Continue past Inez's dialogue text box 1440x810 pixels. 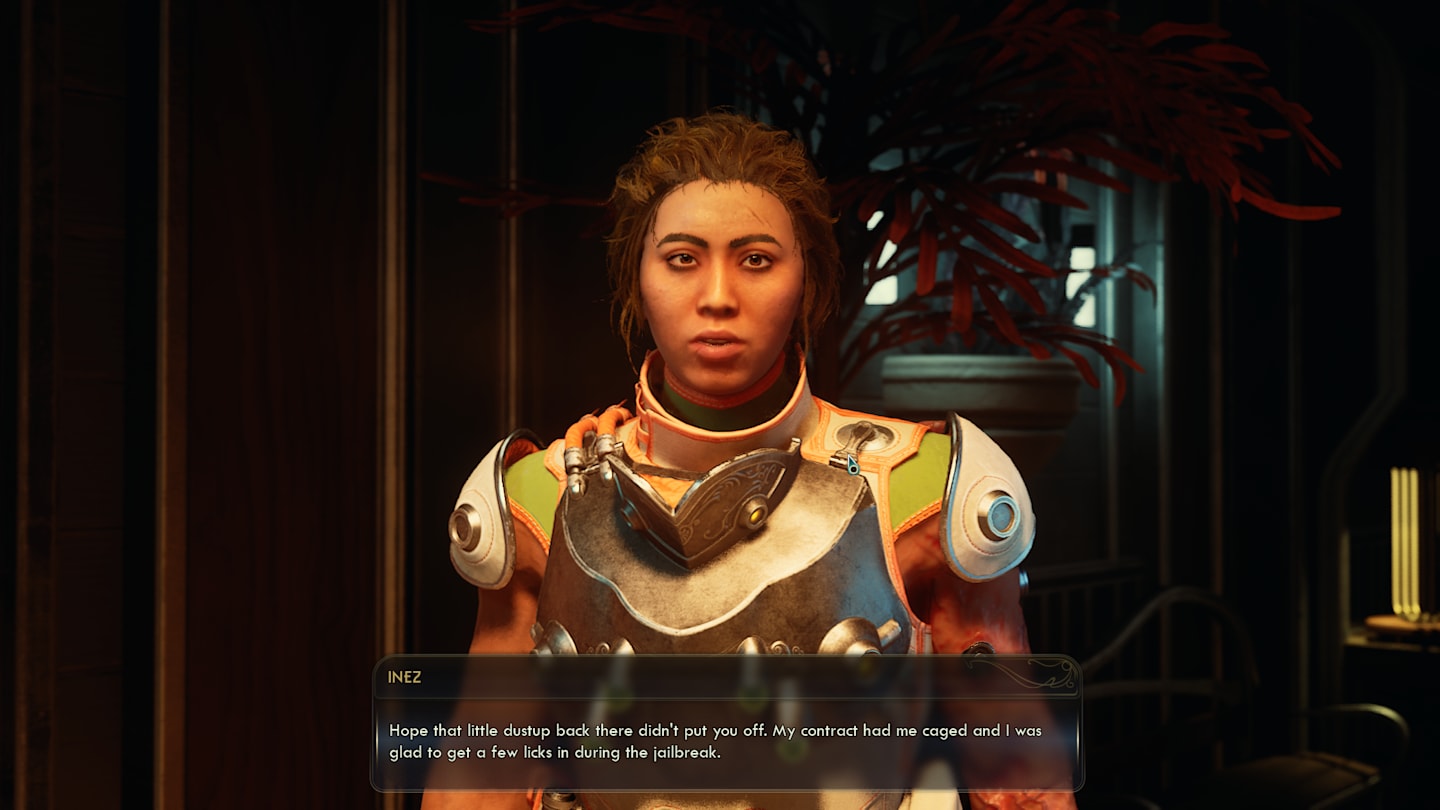click(726, 740)
